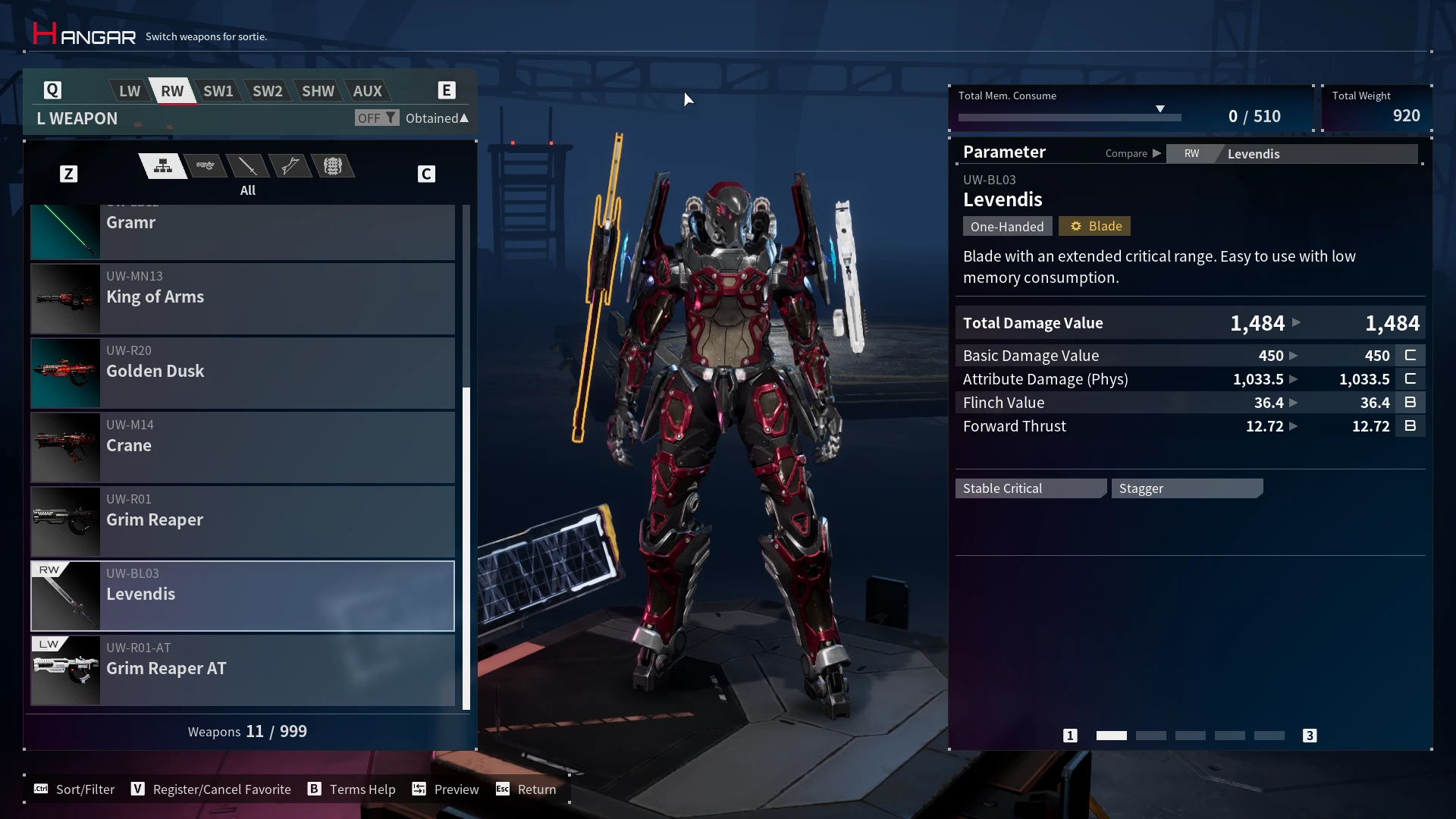Viewport: 1456px width, 819px height.
Task: Filter list by gun category icon
Action: click(206, 166)
